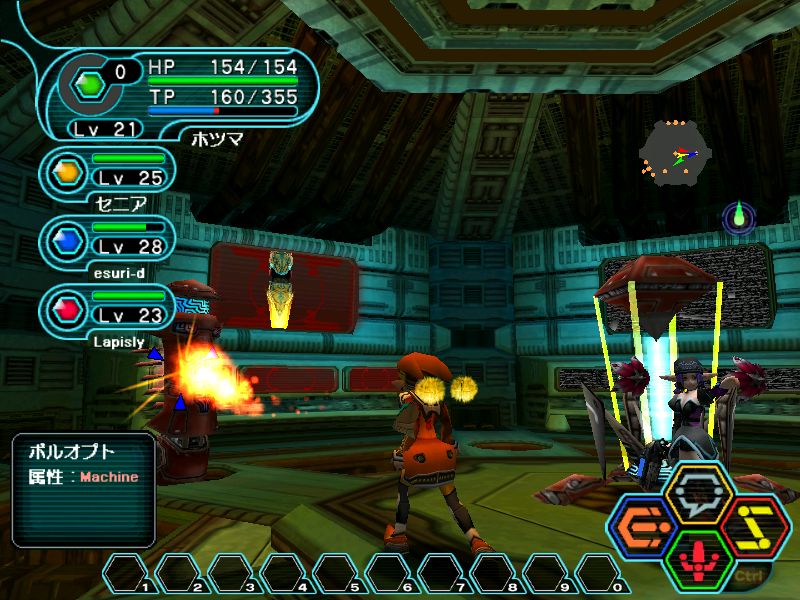This screenshot has height=600, width=800.
Task: Choose quick slot number 5
Action: 335,573
